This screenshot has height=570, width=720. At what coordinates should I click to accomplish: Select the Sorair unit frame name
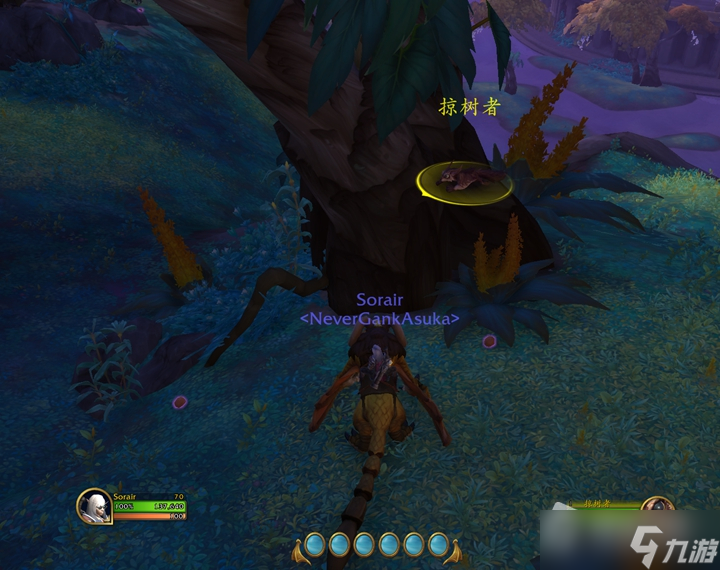(x=125, y=496)
